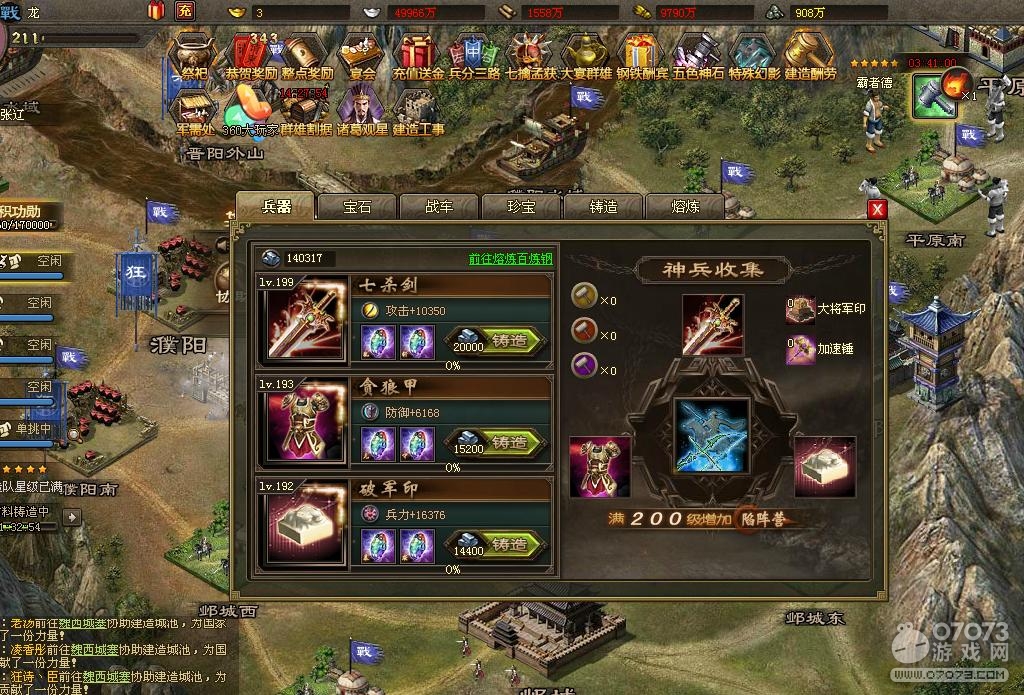Open the 建造工事 icon
The width and height of the screenshot is (1024, 695).
[x=418, y=110]
